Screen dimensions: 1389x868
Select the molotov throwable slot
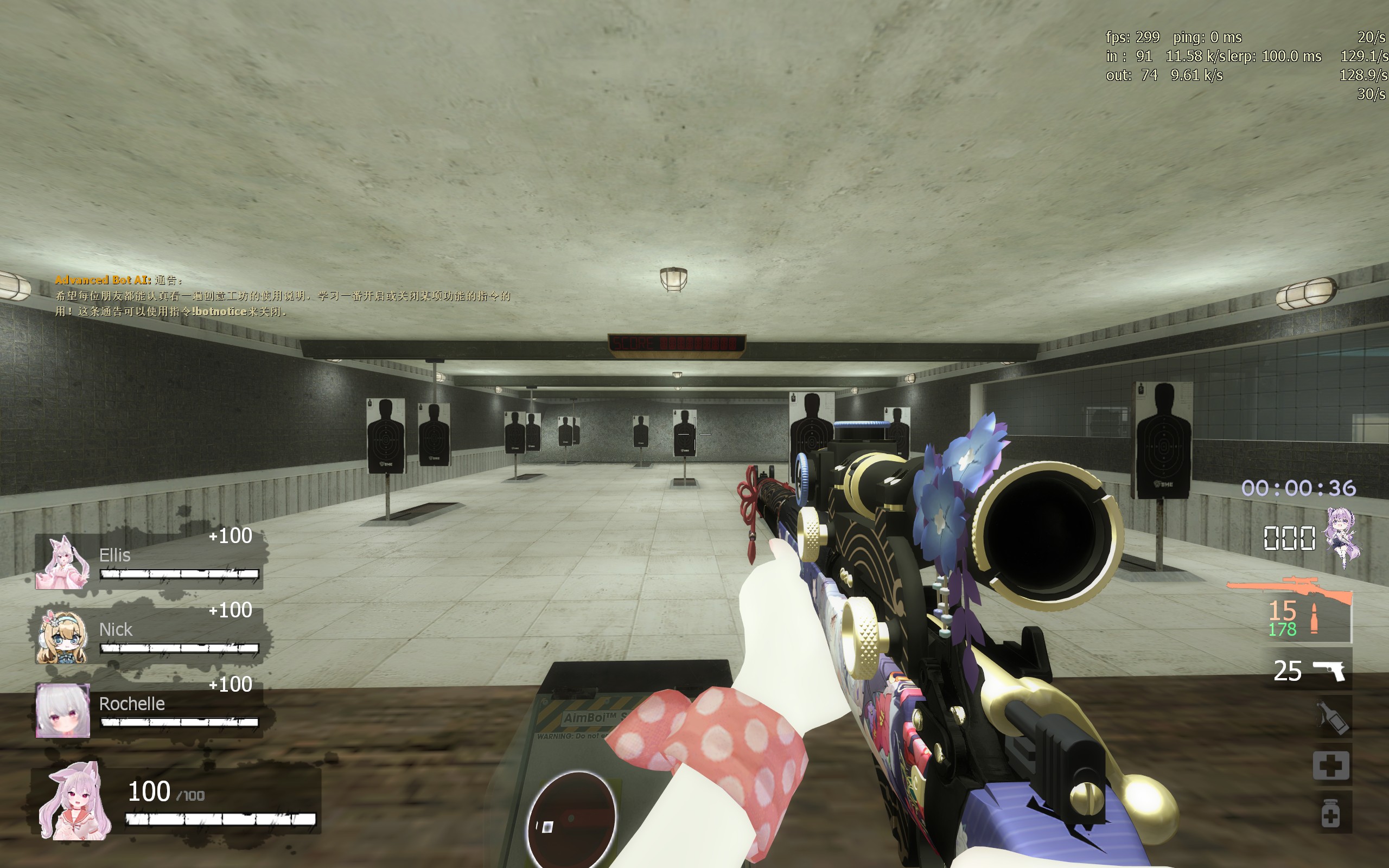coord(1331,717)
